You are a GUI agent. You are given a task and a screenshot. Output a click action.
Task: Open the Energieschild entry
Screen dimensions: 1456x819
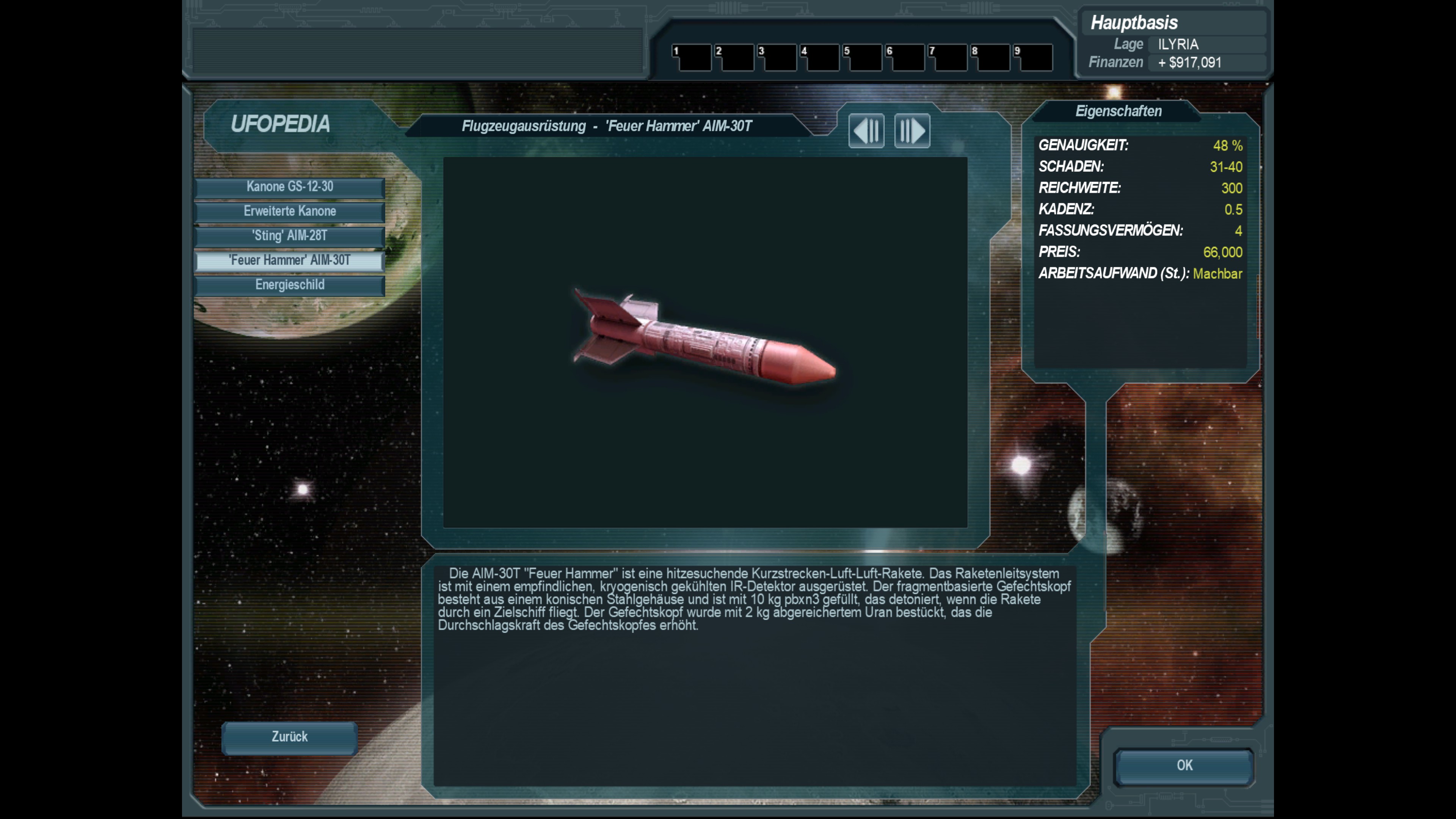coord(289,285)
